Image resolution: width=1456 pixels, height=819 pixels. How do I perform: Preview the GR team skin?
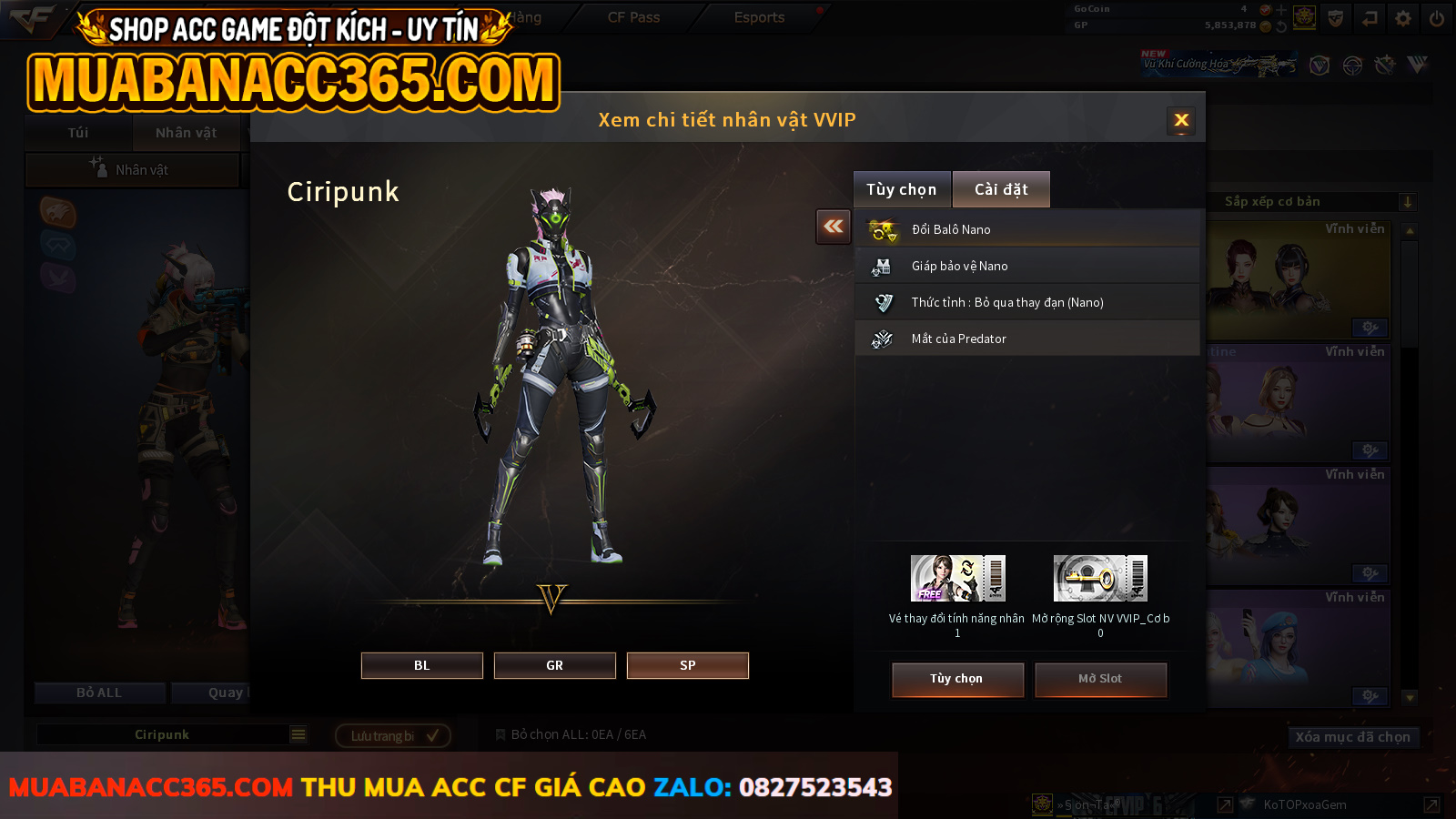point(555,665)
